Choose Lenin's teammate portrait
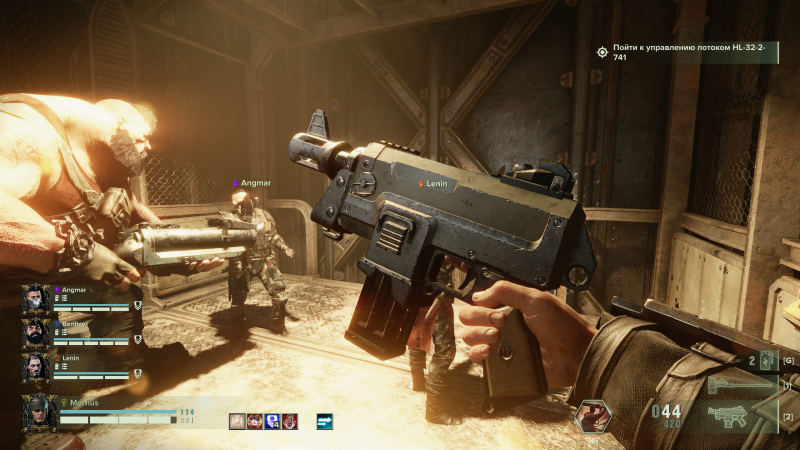Viewport: 800px width, 450px height. click(37, 366)
